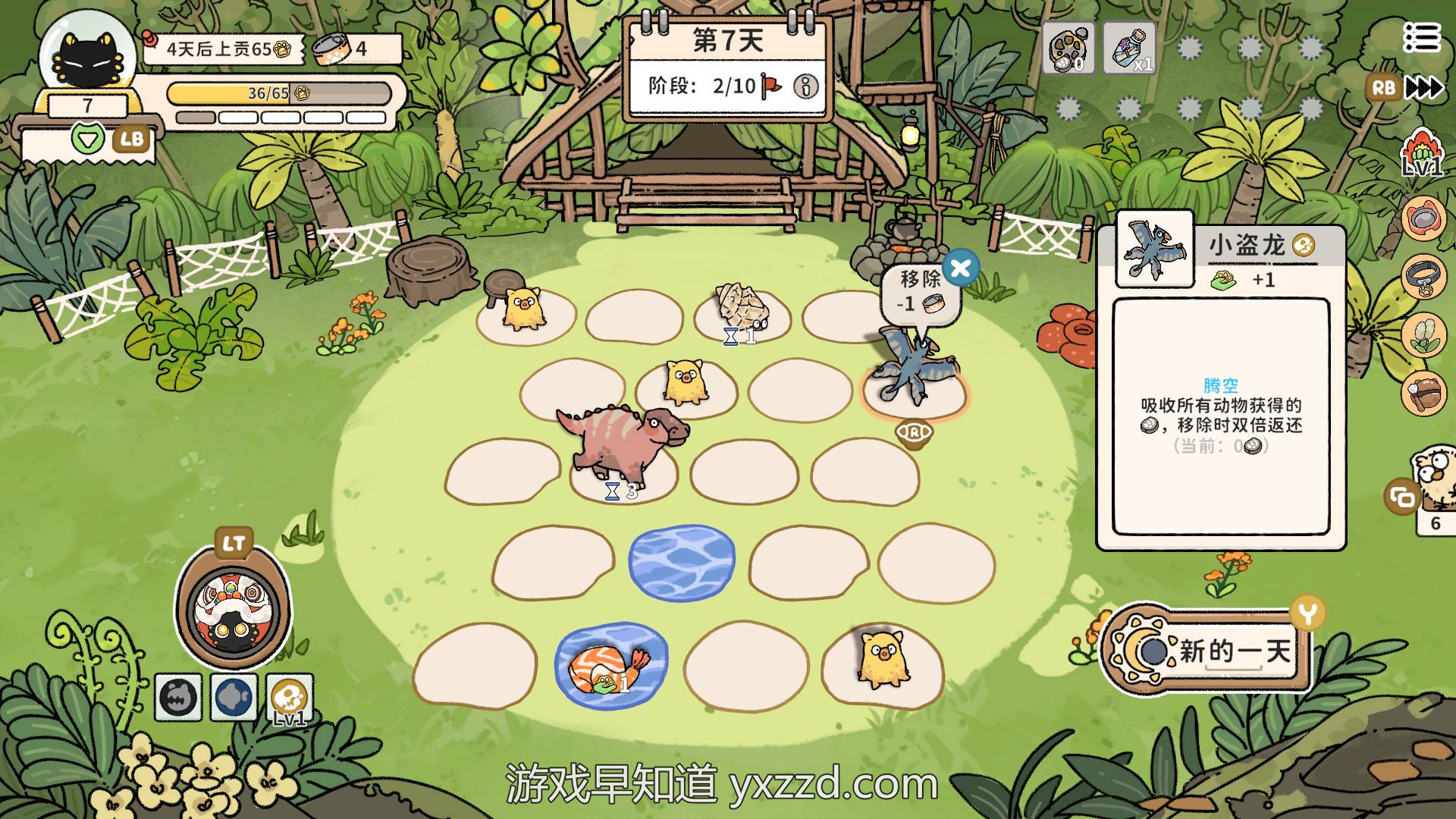Image resolution: width=1456 pixels, height=819 pixels.
Task: Toggle the triple-arrow fast-forward speed
Action: pos(1424,88)
